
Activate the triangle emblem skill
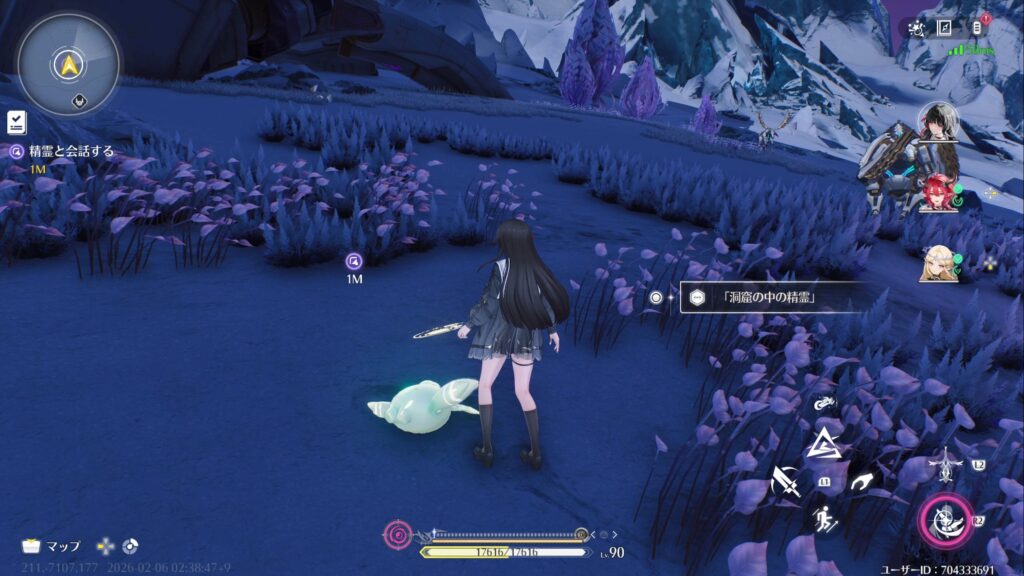(x=824, y=444)
